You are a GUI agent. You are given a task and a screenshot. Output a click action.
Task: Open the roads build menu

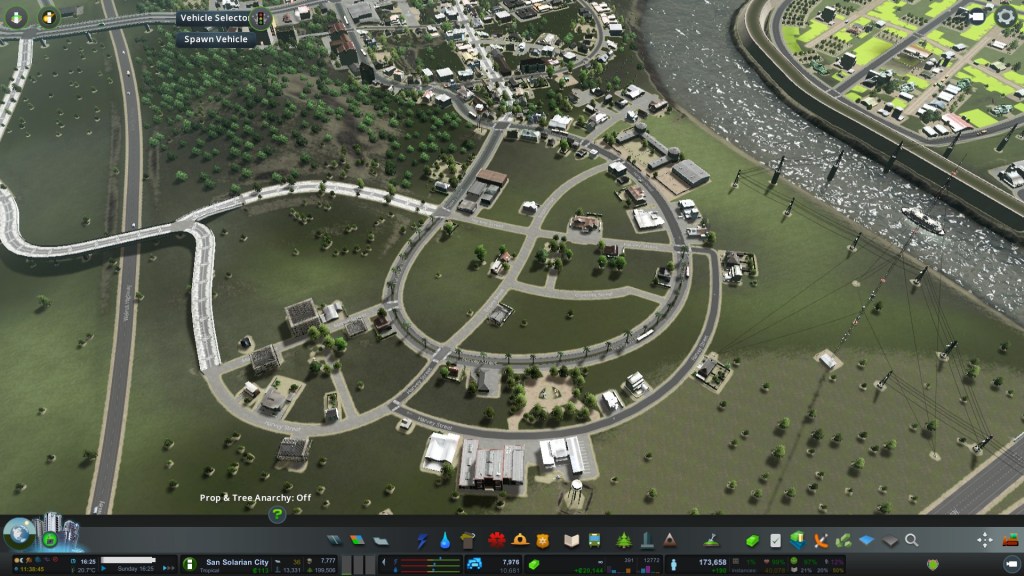(x=334, y=540)
